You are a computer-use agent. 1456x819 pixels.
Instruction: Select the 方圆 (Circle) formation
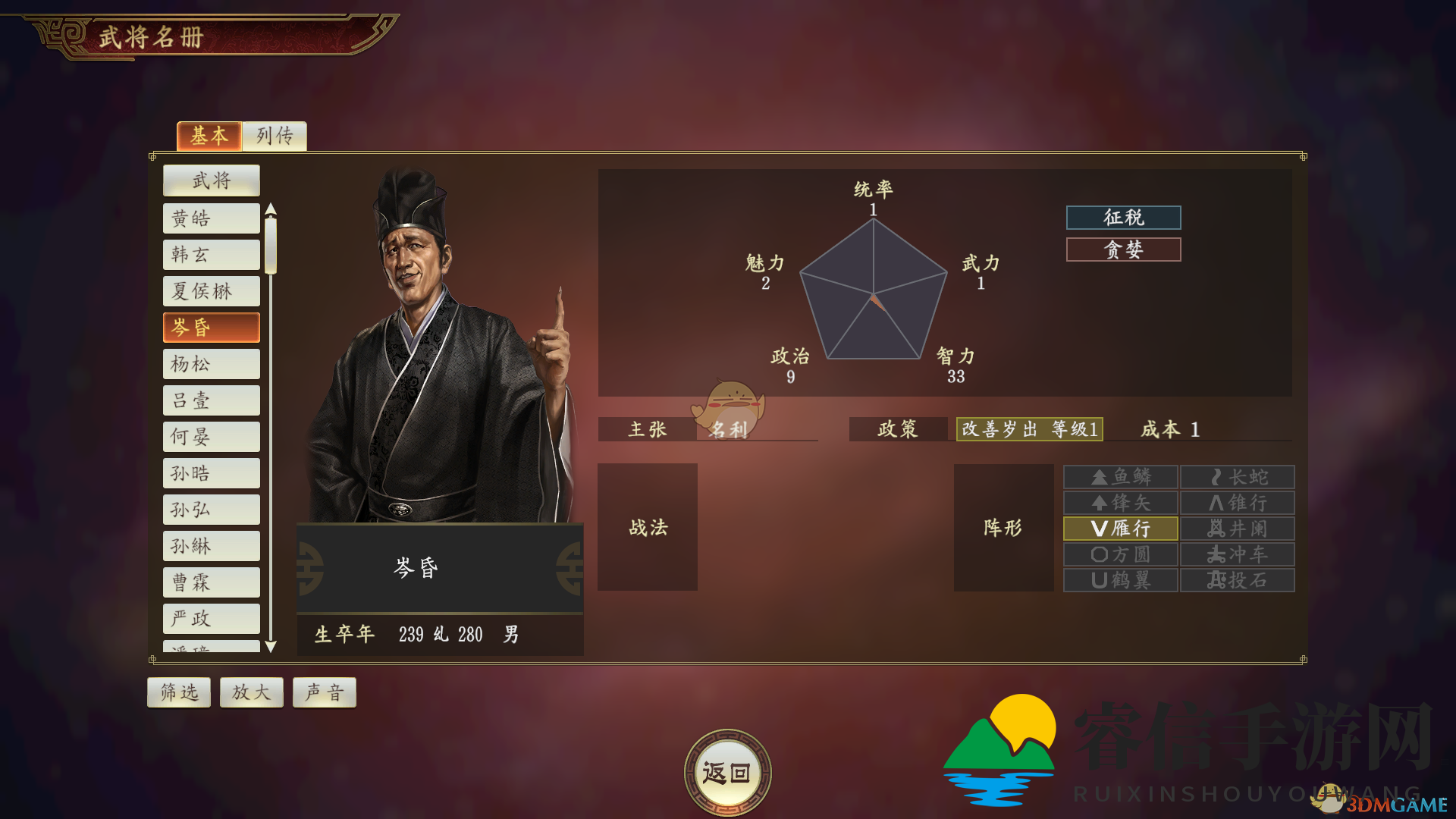coord(1119,554)
